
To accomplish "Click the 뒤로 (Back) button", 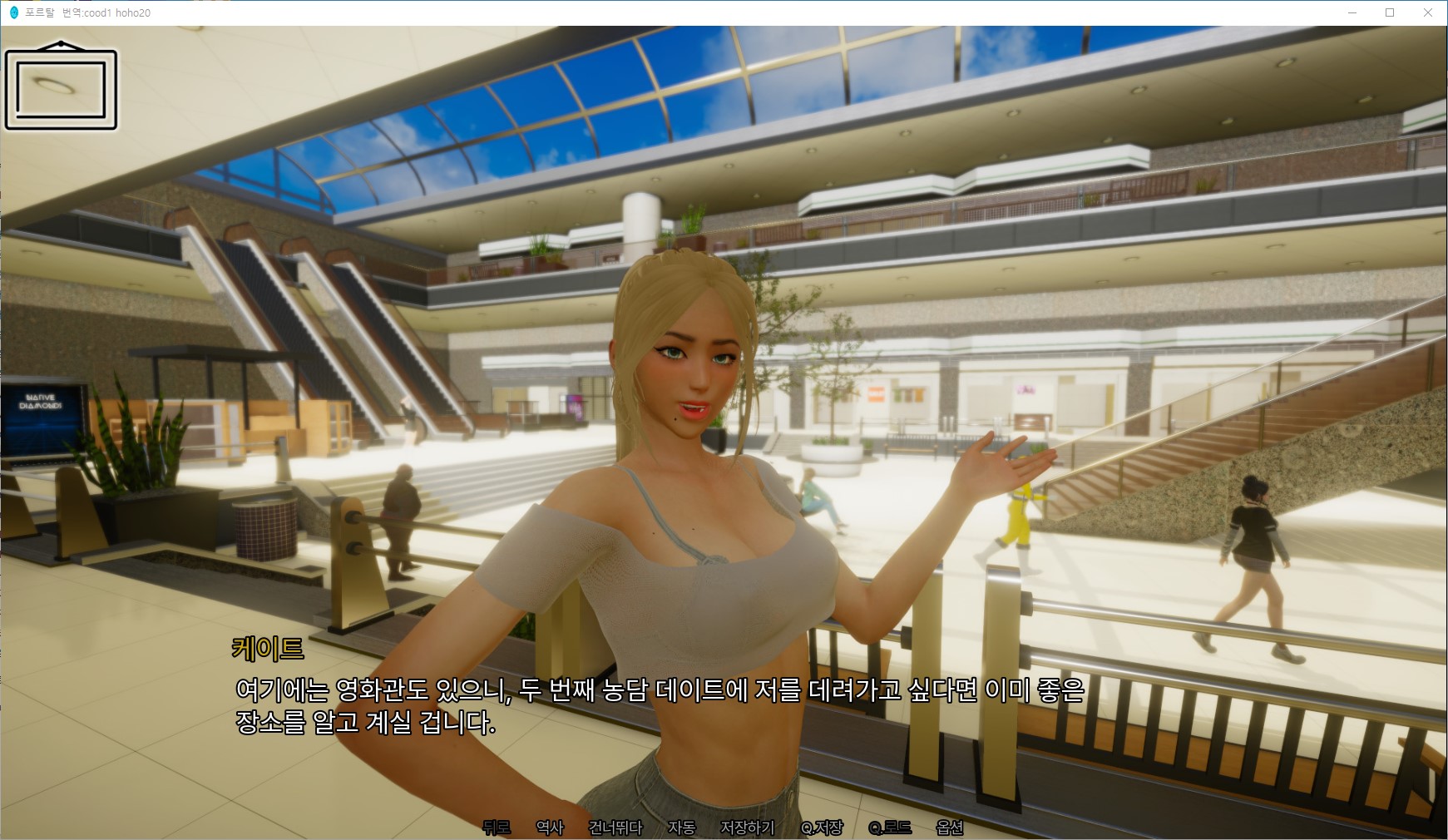I will point(497,828).
